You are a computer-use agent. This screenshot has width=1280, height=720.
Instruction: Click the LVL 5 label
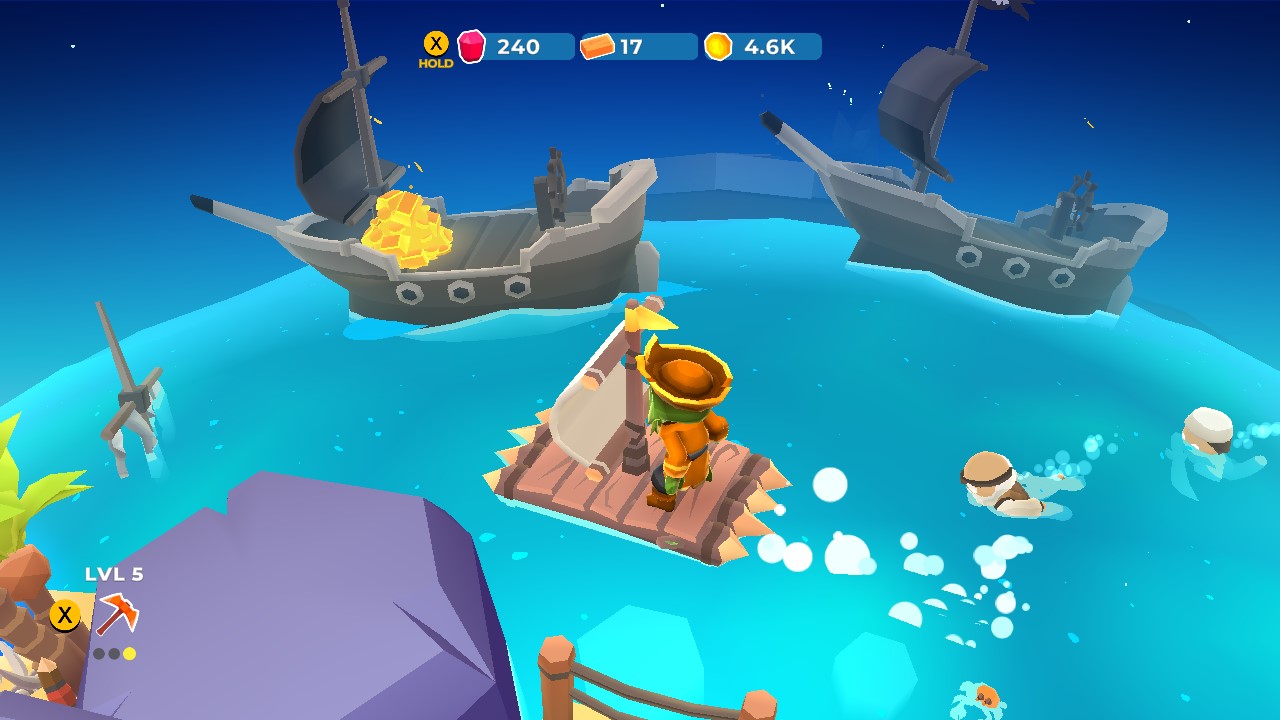click(113, 574)
